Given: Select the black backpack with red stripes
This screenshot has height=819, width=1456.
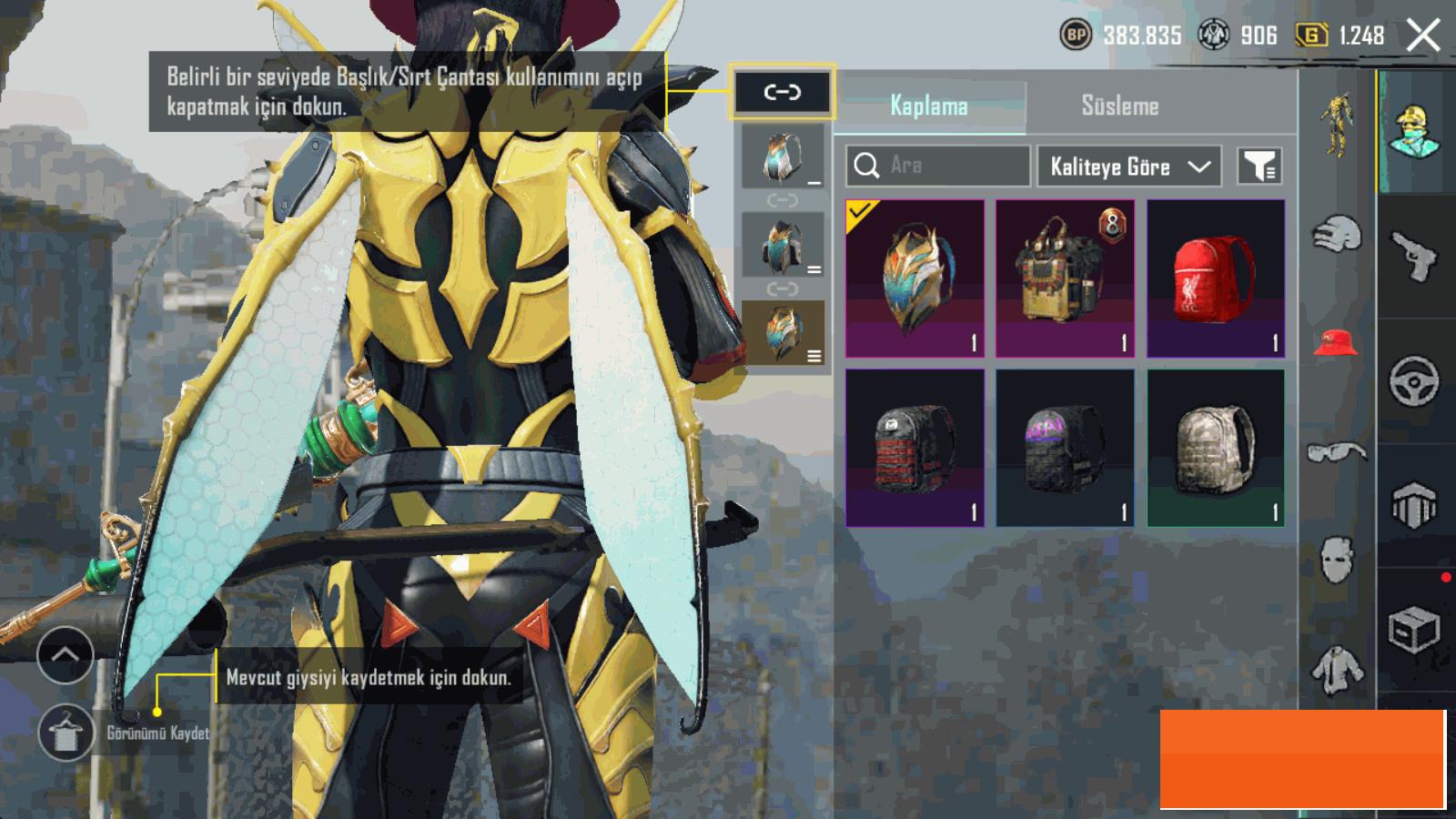Looking at the screenshot, I should pos(915,448).
